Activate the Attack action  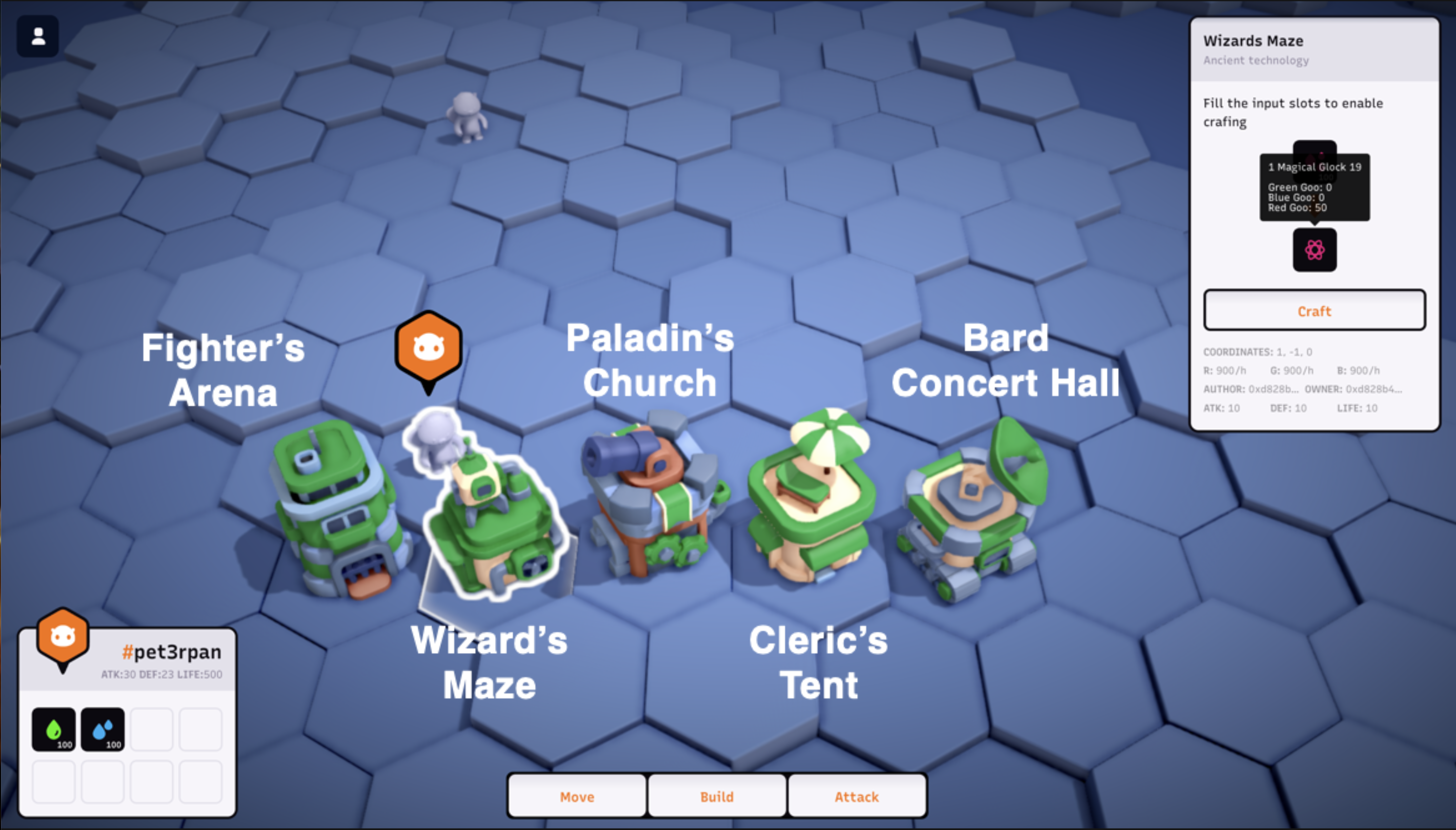[x=856, y=796]
